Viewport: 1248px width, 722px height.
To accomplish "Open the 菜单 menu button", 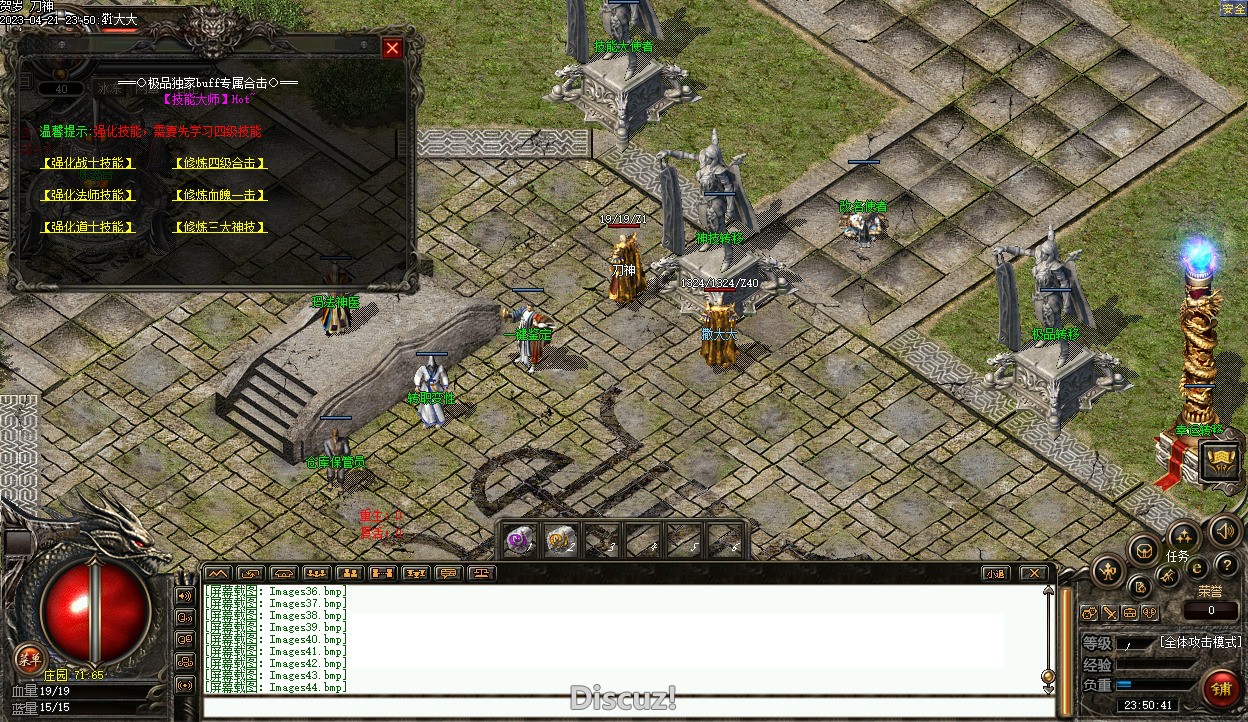I will (x=29, y=657).
